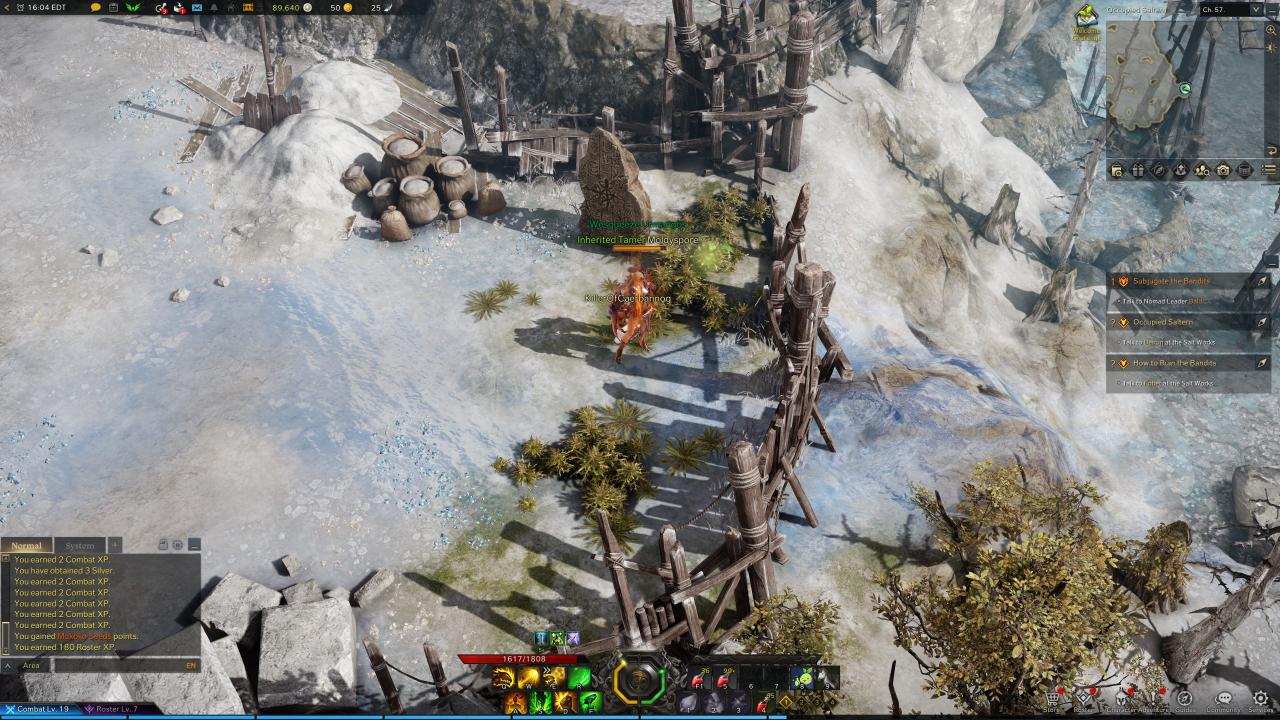This screenshot has width=1280, height=720.
Task: Open the Welcome Challenge event icon
Action: pos(1086,20)
